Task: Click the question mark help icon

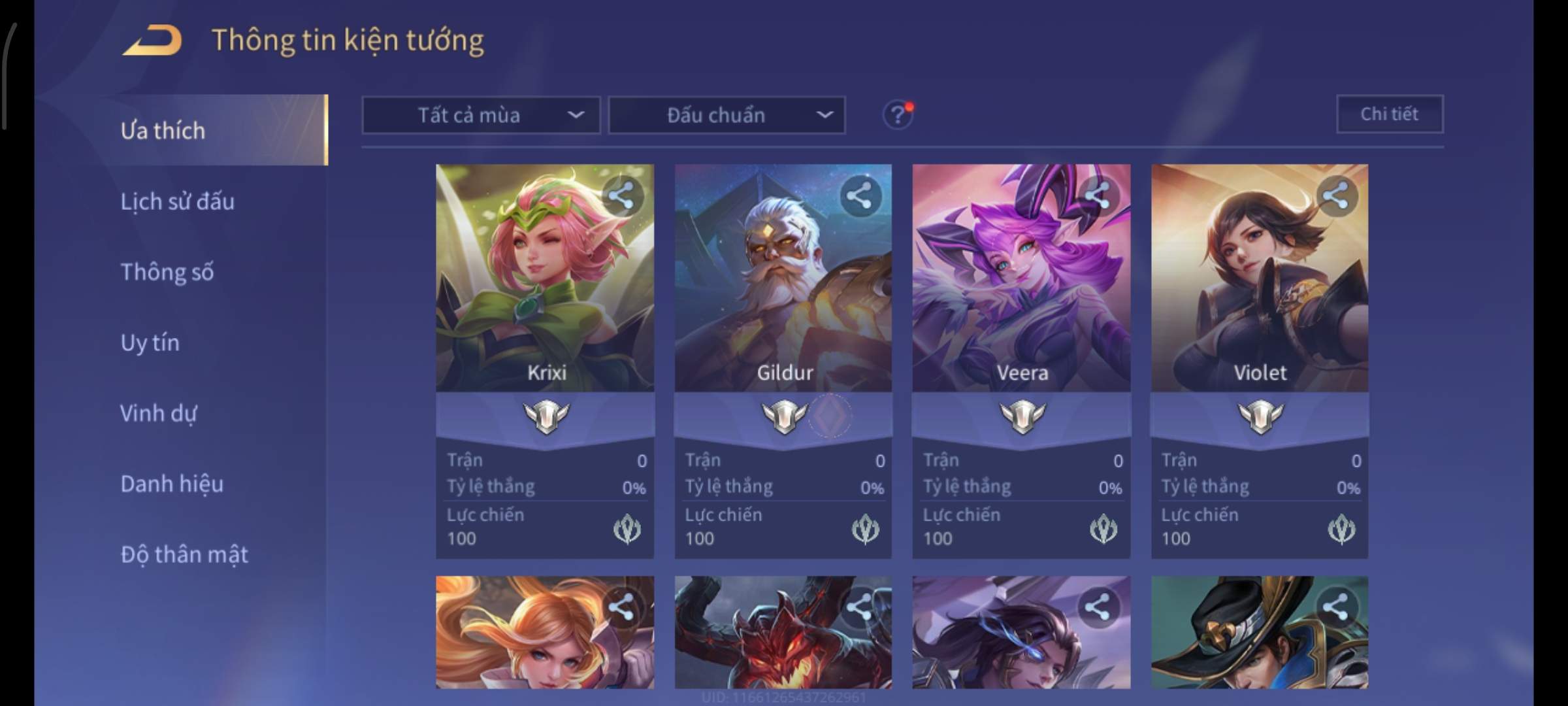Action: (898, 115)
